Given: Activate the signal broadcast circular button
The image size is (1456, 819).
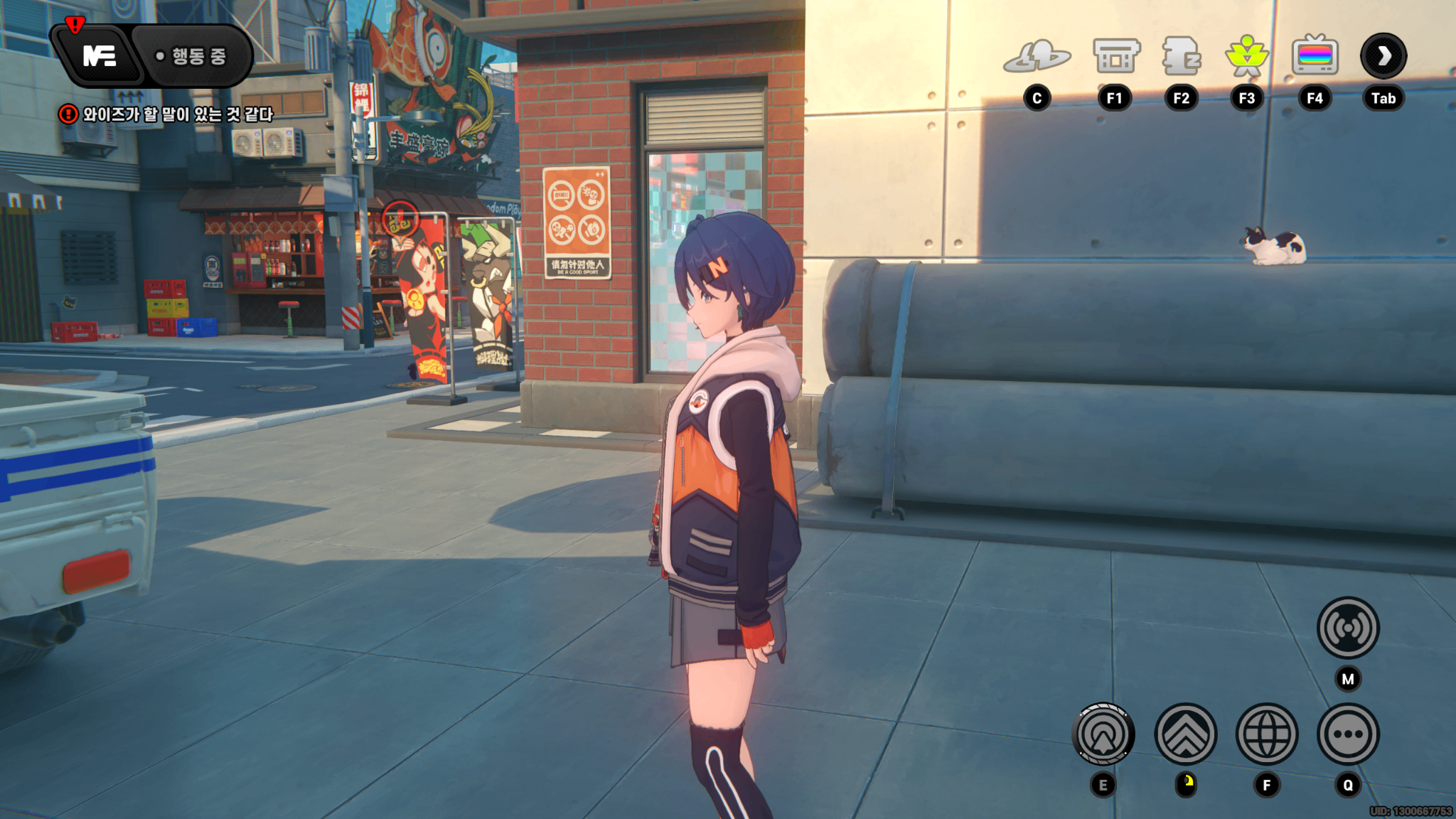Looking at the screenshot, I should 1348,628.
